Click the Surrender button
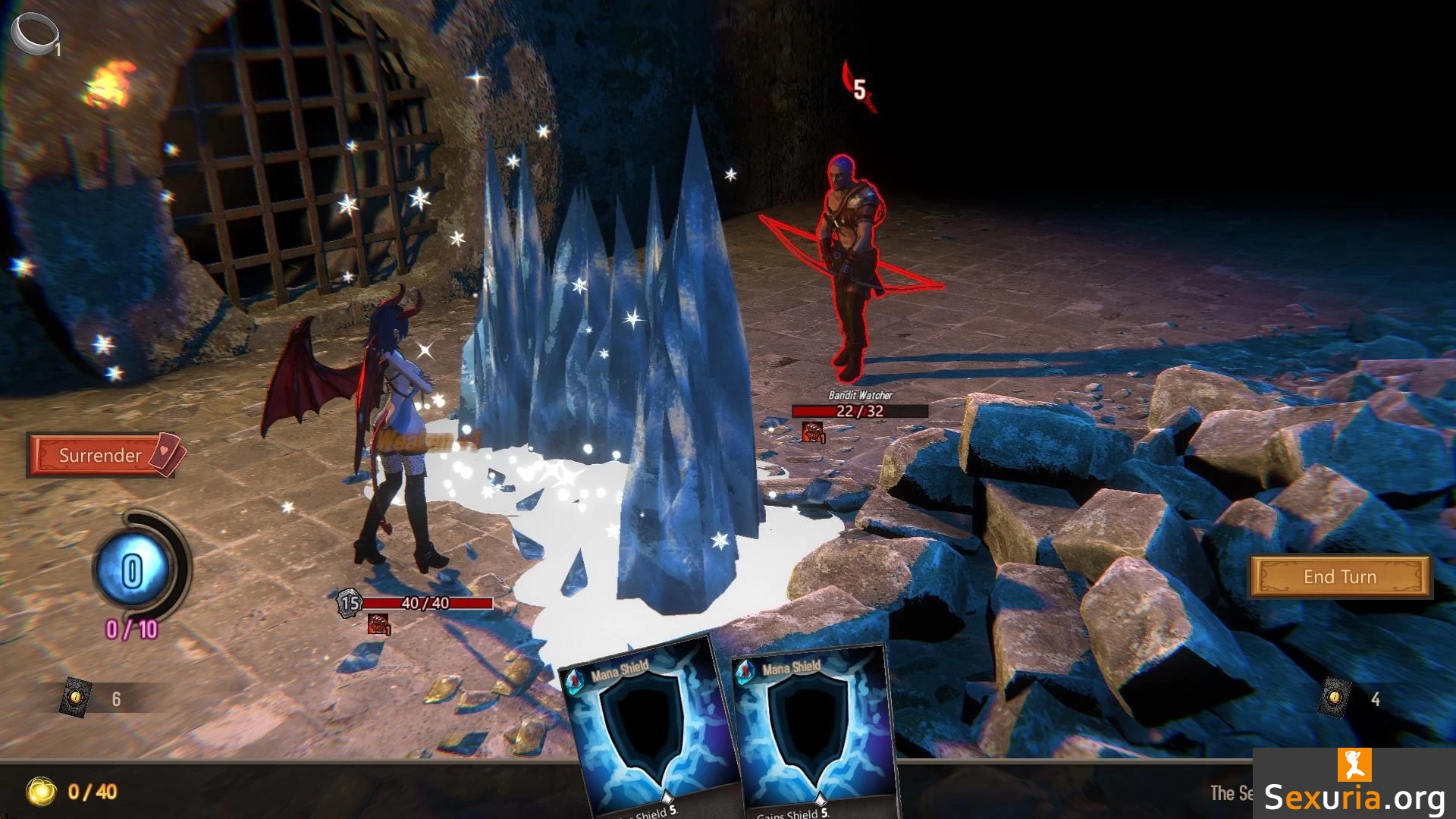The image size is (1456, 819). [101, 455]
